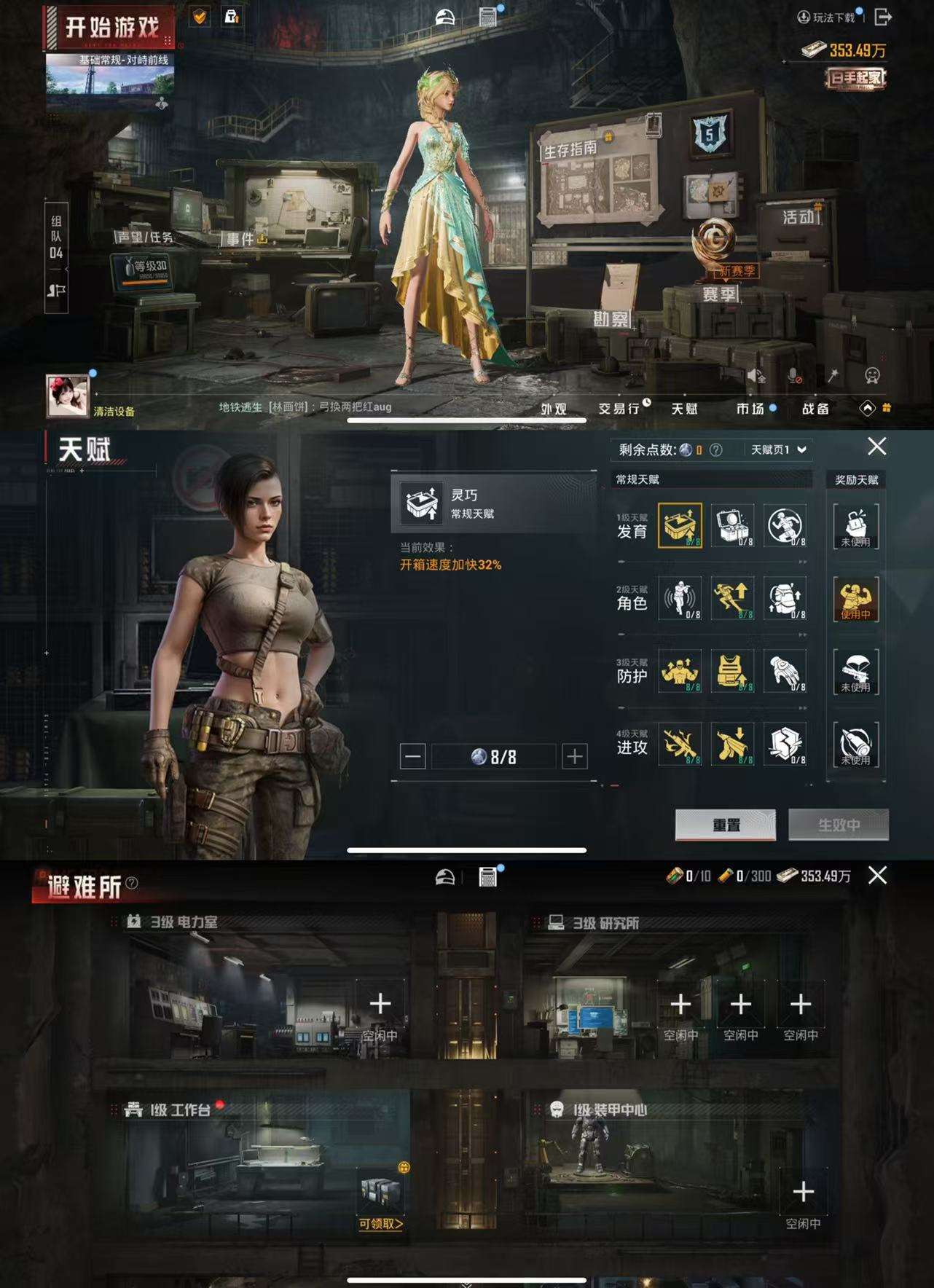Click the 生效中 active button
The width and height of the screenshot is (934, 1288).
[x=839, y=825]
